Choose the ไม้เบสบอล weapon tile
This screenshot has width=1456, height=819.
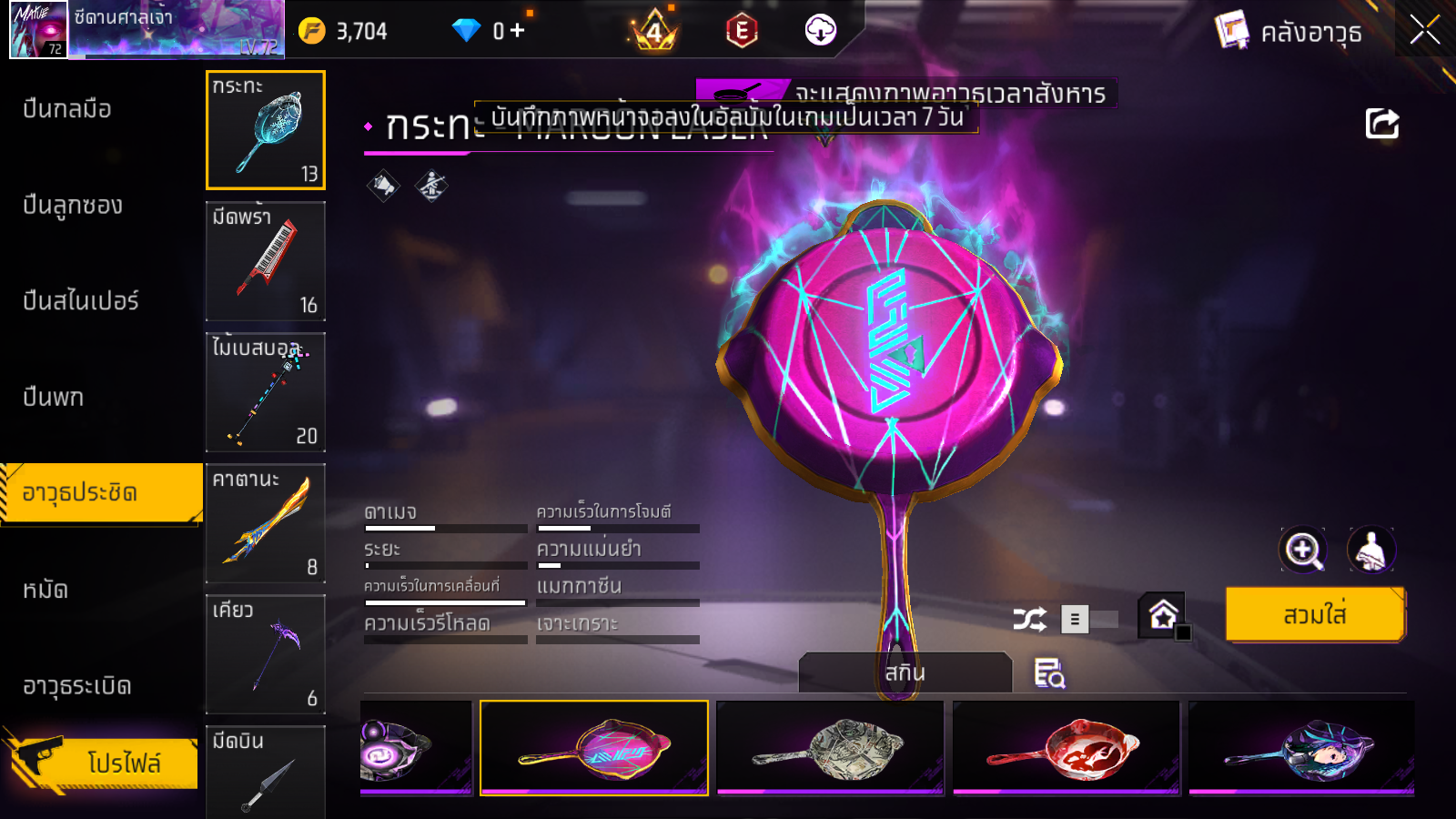(x=266, y=392)
